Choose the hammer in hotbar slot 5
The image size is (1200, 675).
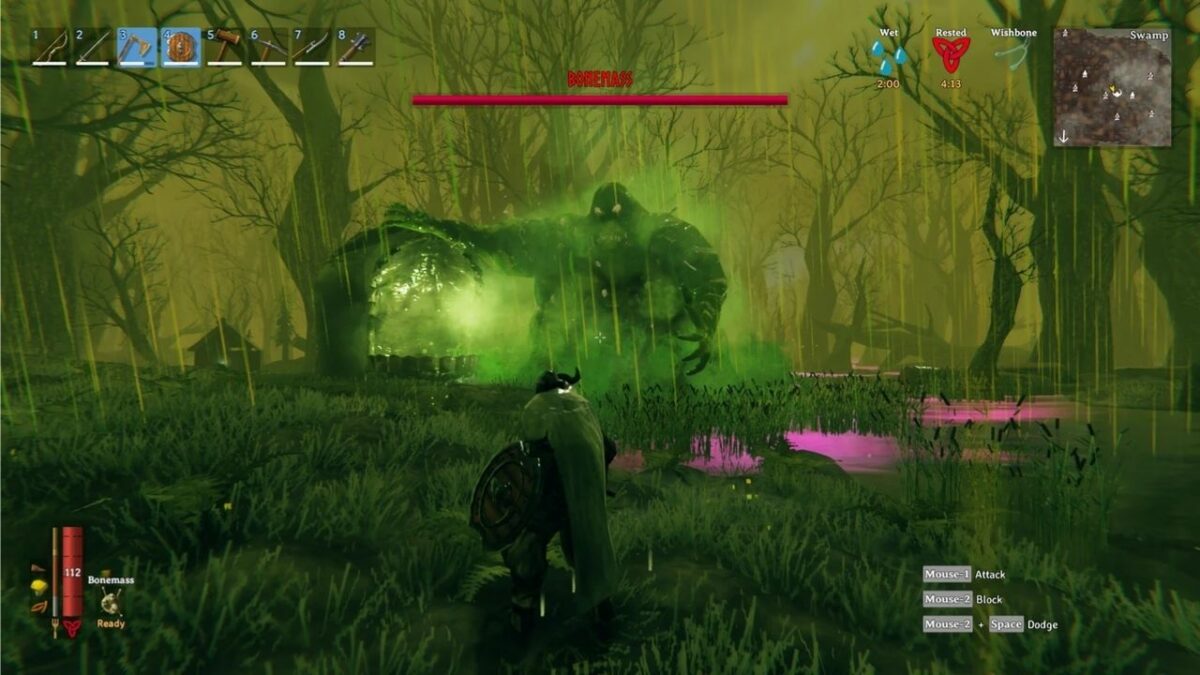(x=225, y=47)
